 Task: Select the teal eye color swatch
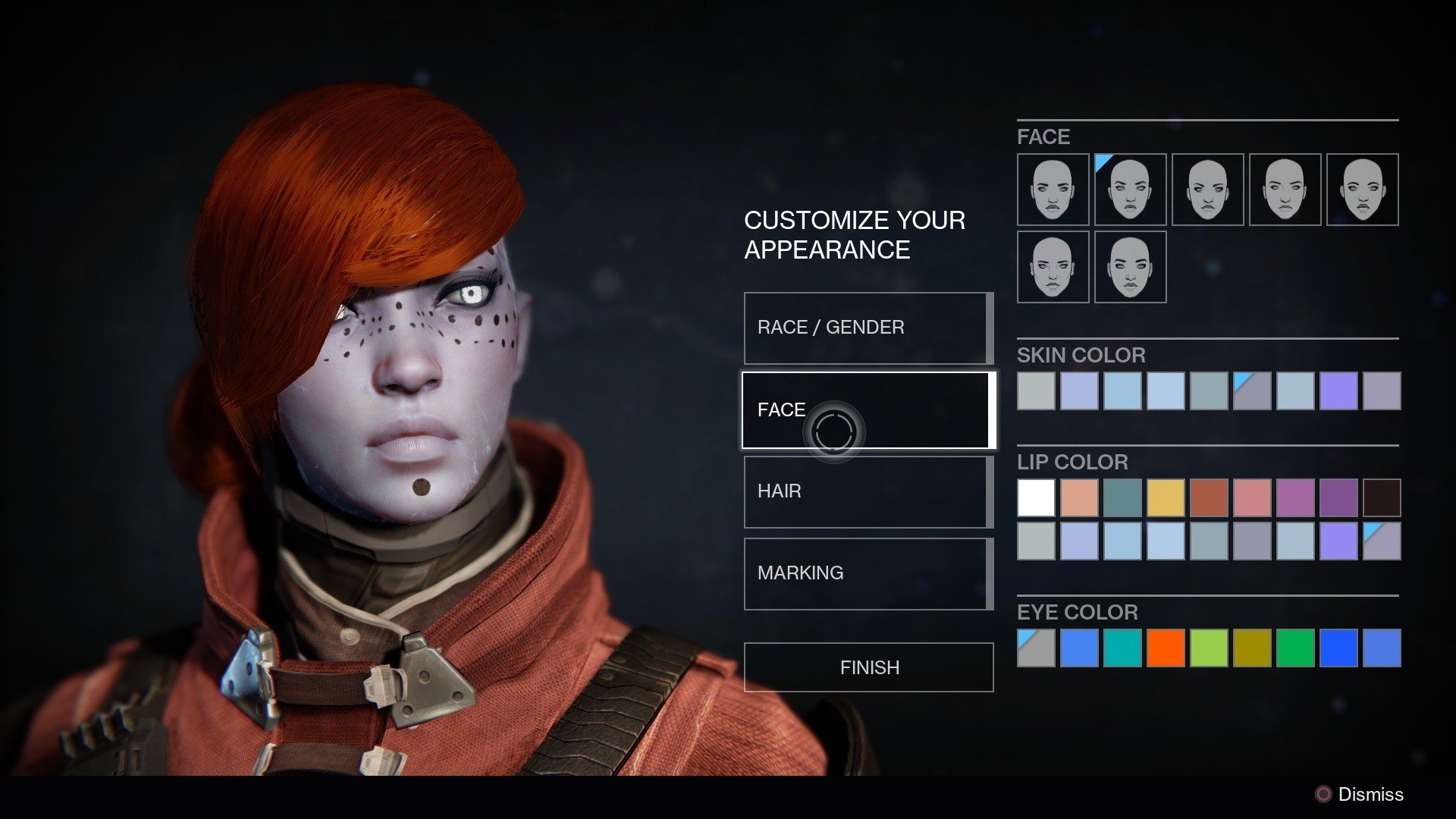pyautogui.click(x=1122, y=648)
